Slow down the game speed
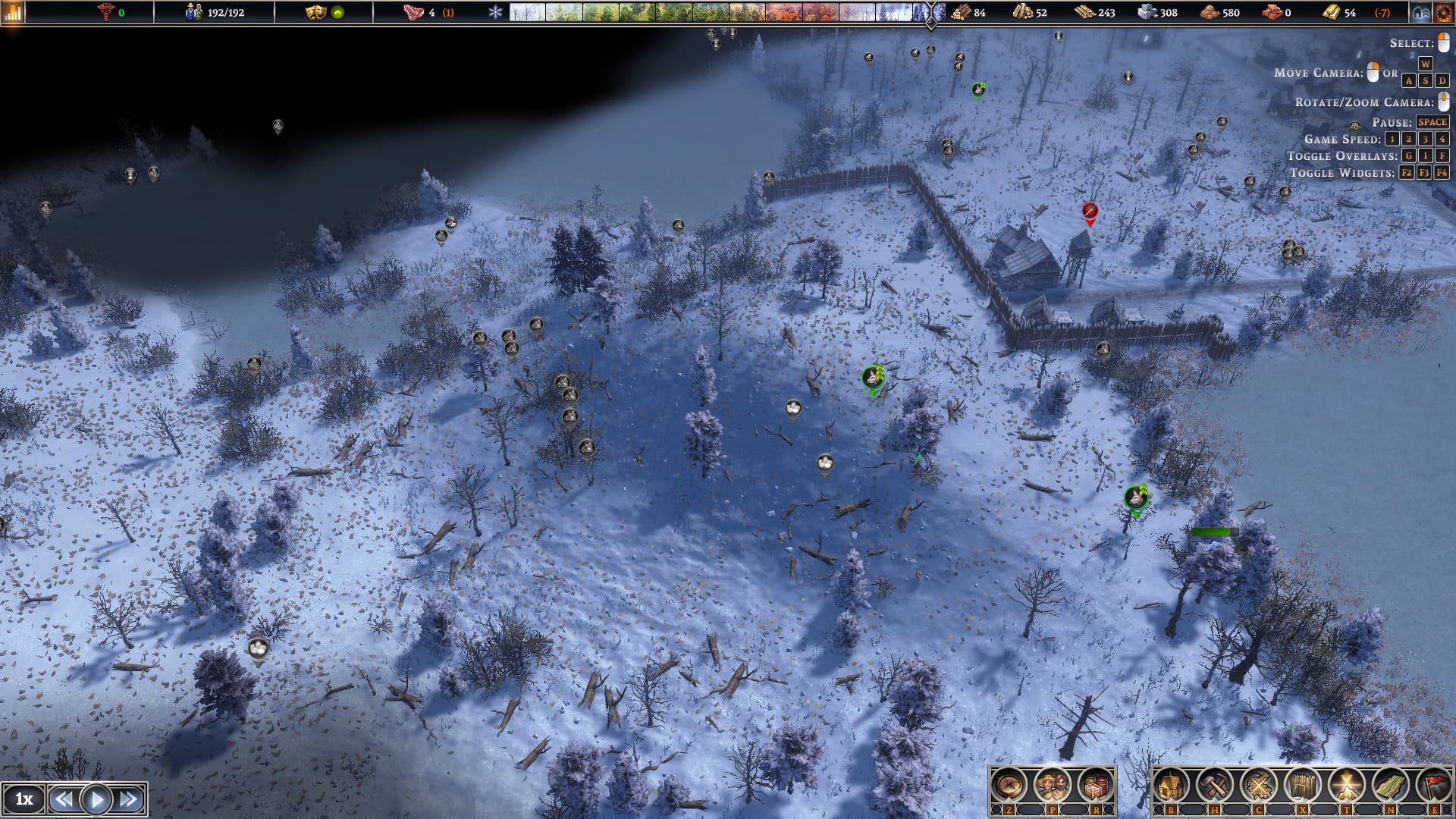Image resolution: width=1456 pixels, height=819 pixels. click(x=64, y=799)
